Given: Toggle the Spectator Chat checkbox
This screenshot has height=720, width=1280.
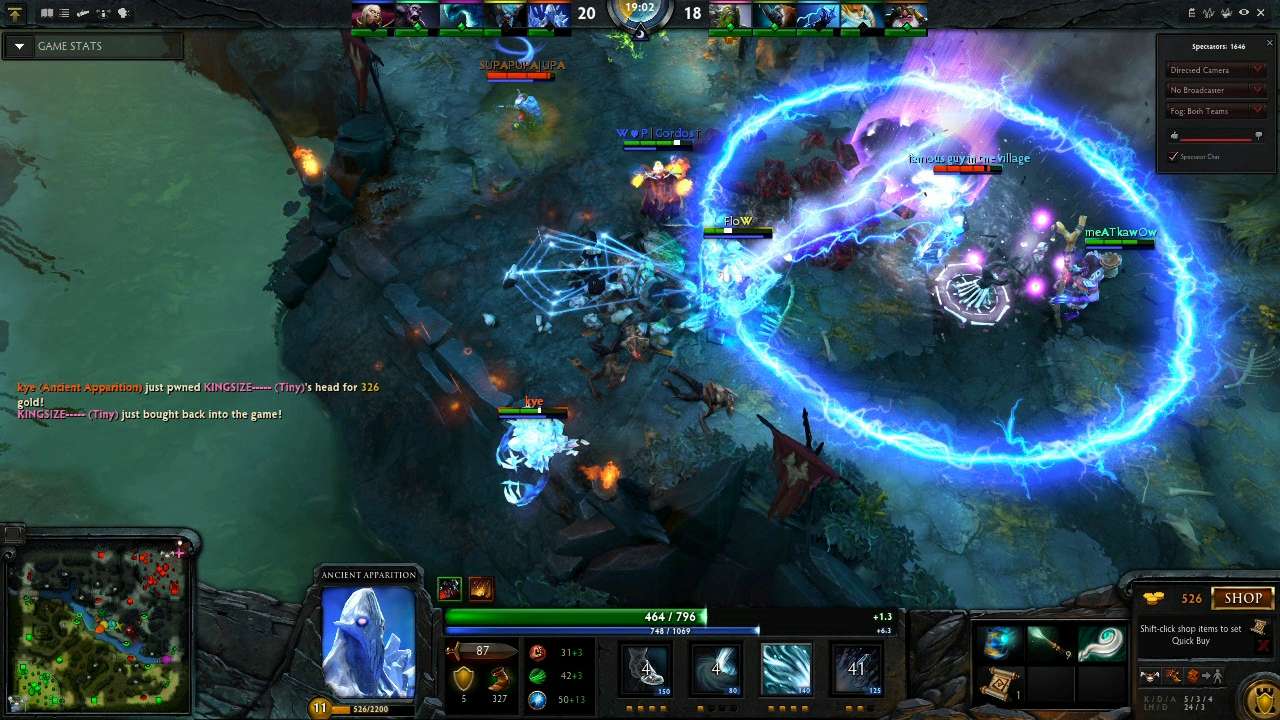Looking at the screenshot, I should (1174, 156).
